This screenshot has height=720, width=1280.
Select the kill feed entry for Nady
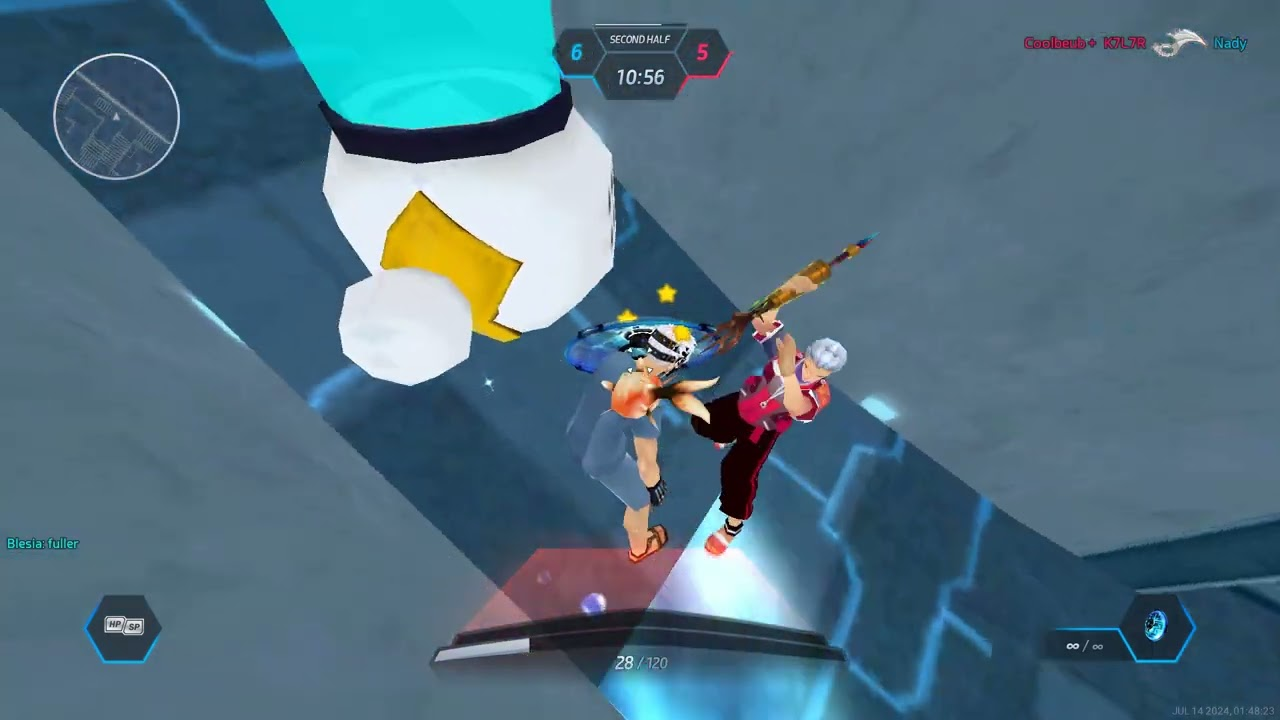point(1229,43)
